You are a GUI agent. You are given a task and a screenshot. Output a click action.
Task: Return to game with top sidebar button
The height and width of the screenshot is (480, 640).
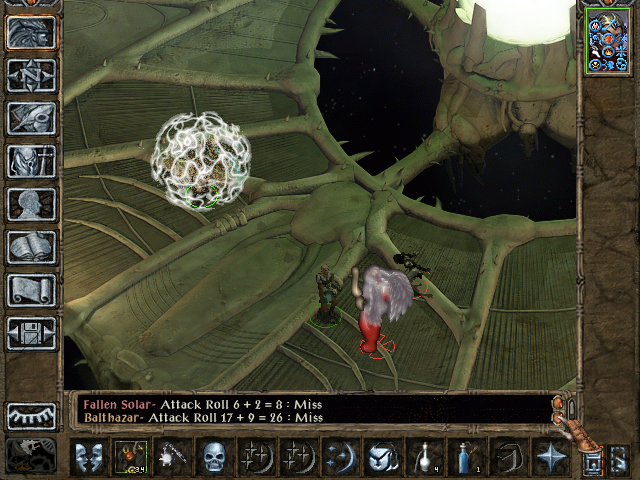(x=31, y=31)
